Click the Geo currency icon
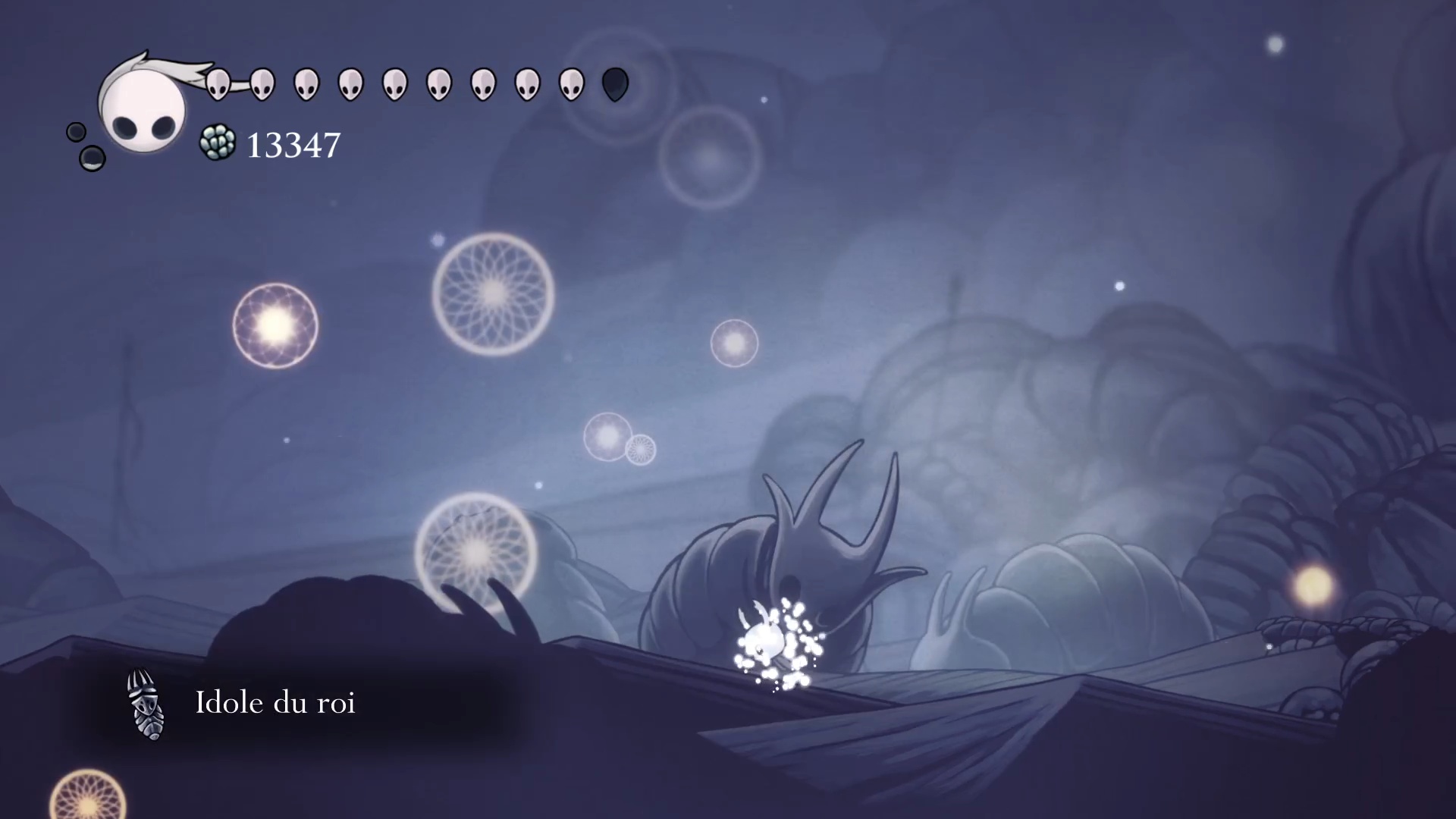1456x819 pixels. (x=218, y=143)
